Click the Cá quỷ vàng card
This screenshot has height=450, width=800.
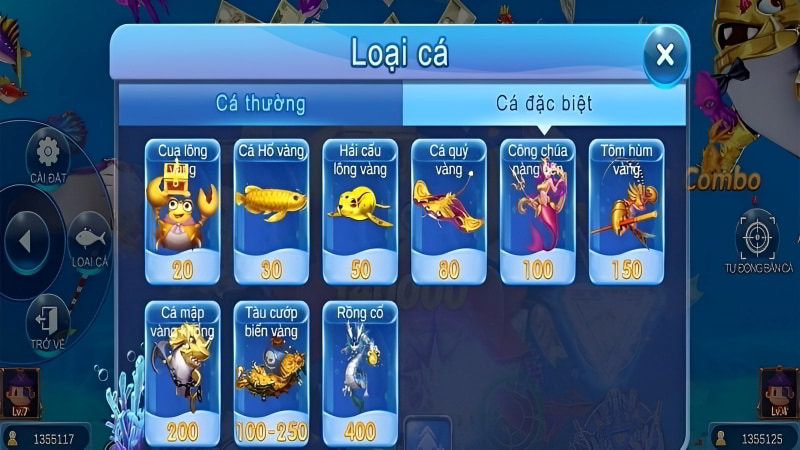click(x=448, y=211)
